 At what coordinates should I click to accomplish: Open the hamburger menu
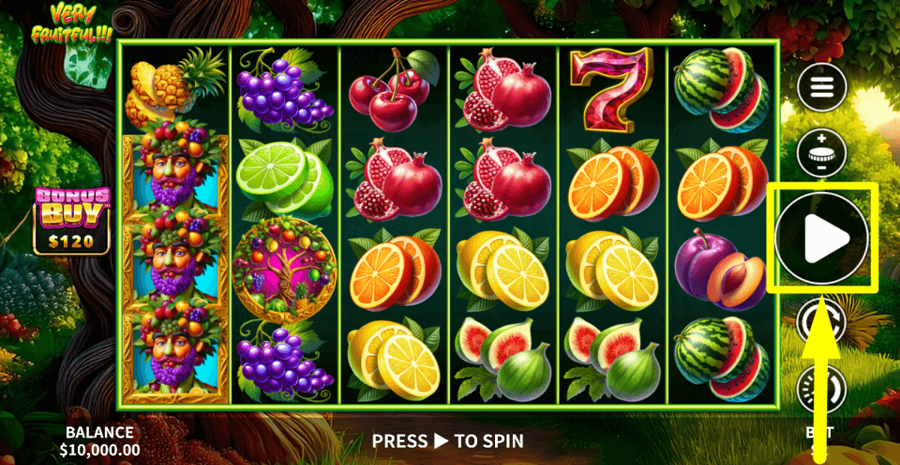coord(821,87)
